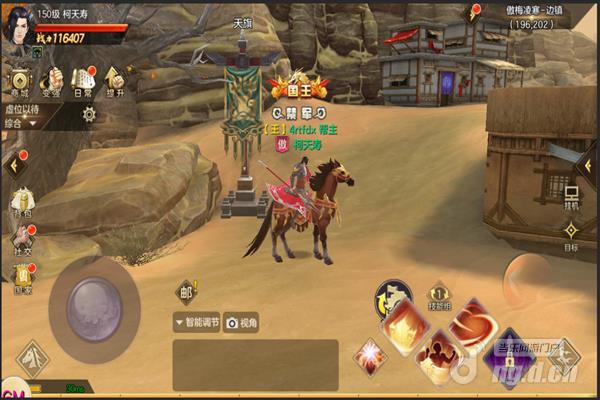Open the 变强 power-up menu
This screenshot has width=600, height=400.
click(50, 82)
